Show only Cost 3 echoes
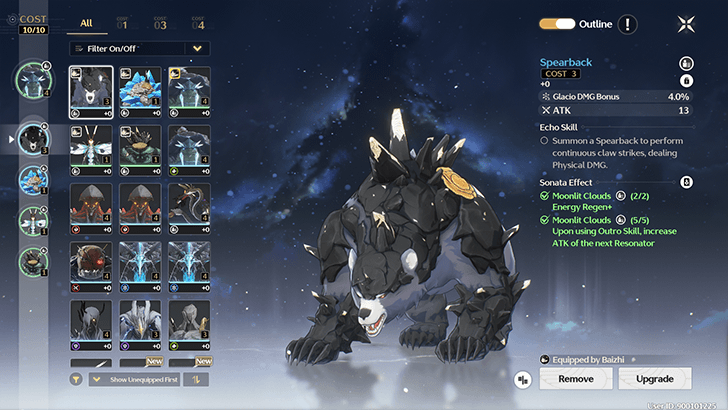Viewport: 728px width, 410px height. (x=160, y=22)
